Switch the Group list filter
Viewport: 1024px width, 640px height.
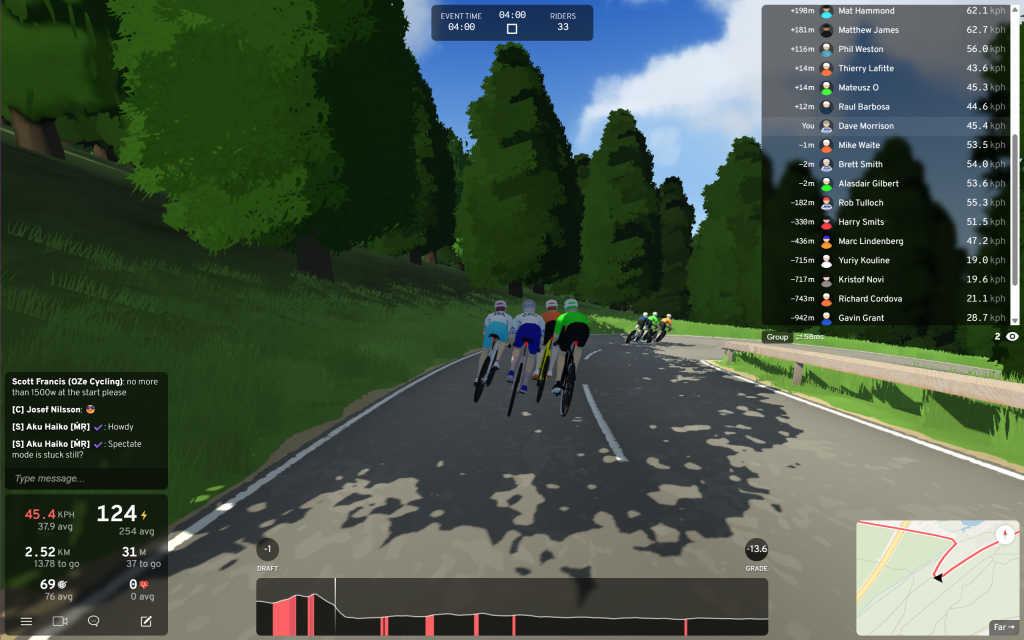778,337
